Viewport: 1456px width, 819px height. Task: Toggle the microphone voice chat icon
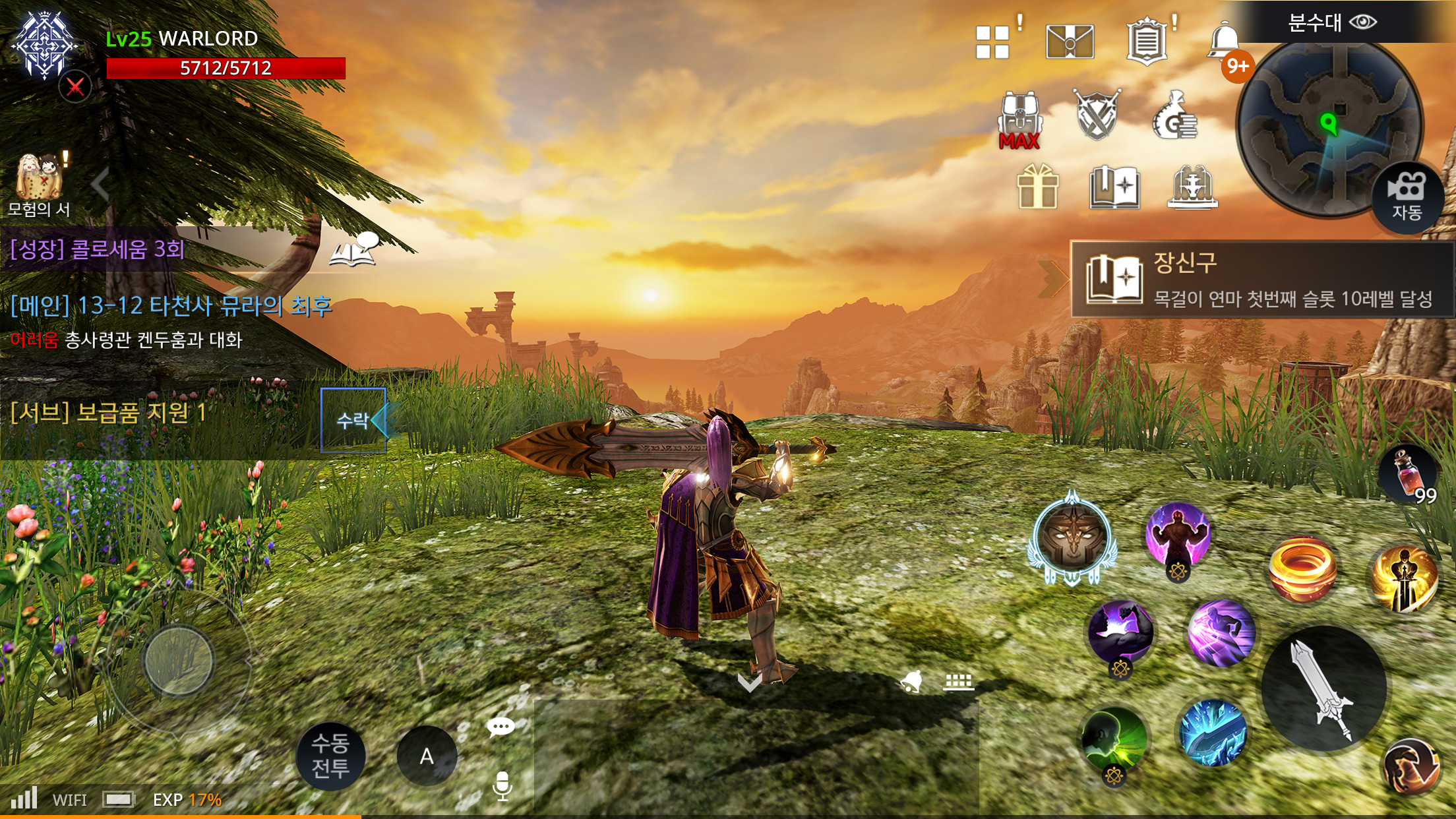[x=502, y=785]
